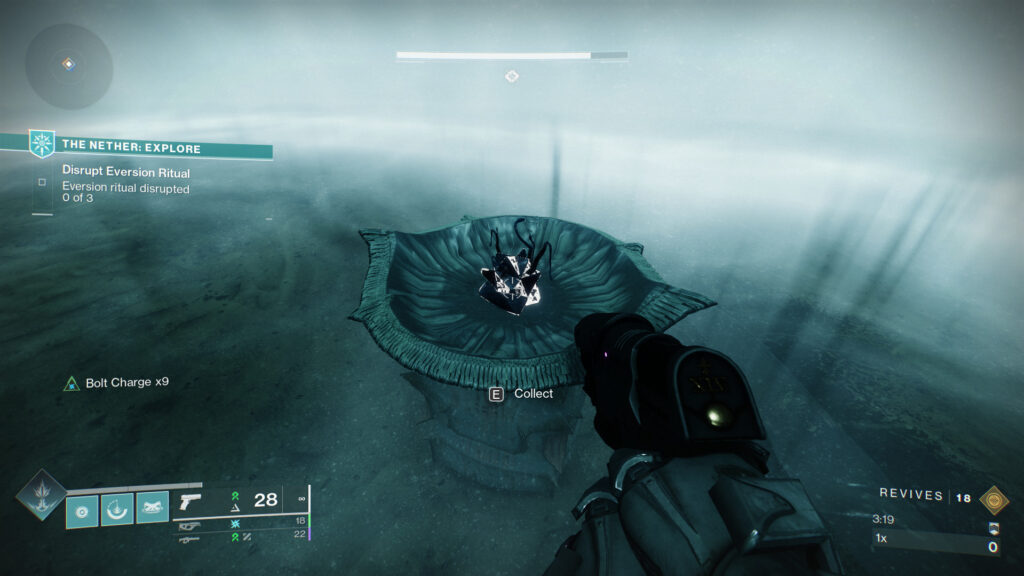Click the Bolt Charge x9 buff icon
This screenshot has height=576, width=1024.
[71, 383]
